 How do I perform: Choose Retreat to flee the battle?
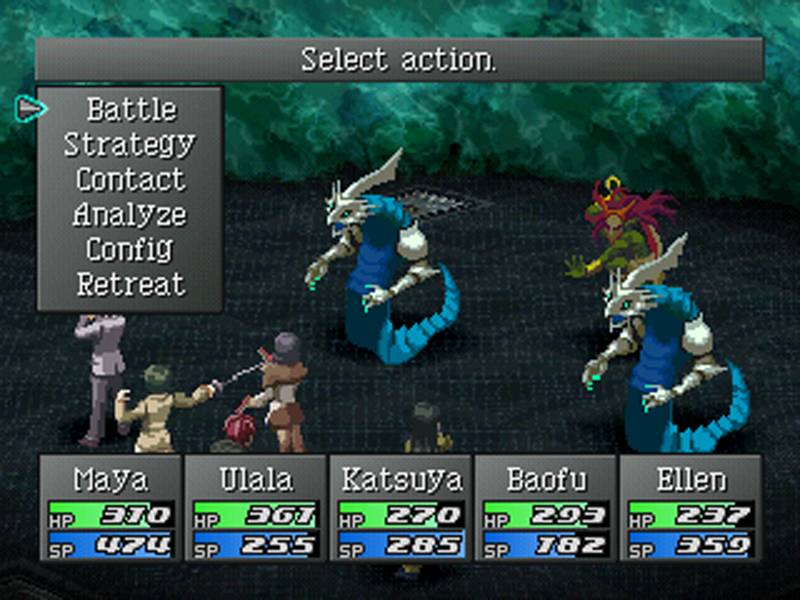pyautogui.click(x=130, y=284)
